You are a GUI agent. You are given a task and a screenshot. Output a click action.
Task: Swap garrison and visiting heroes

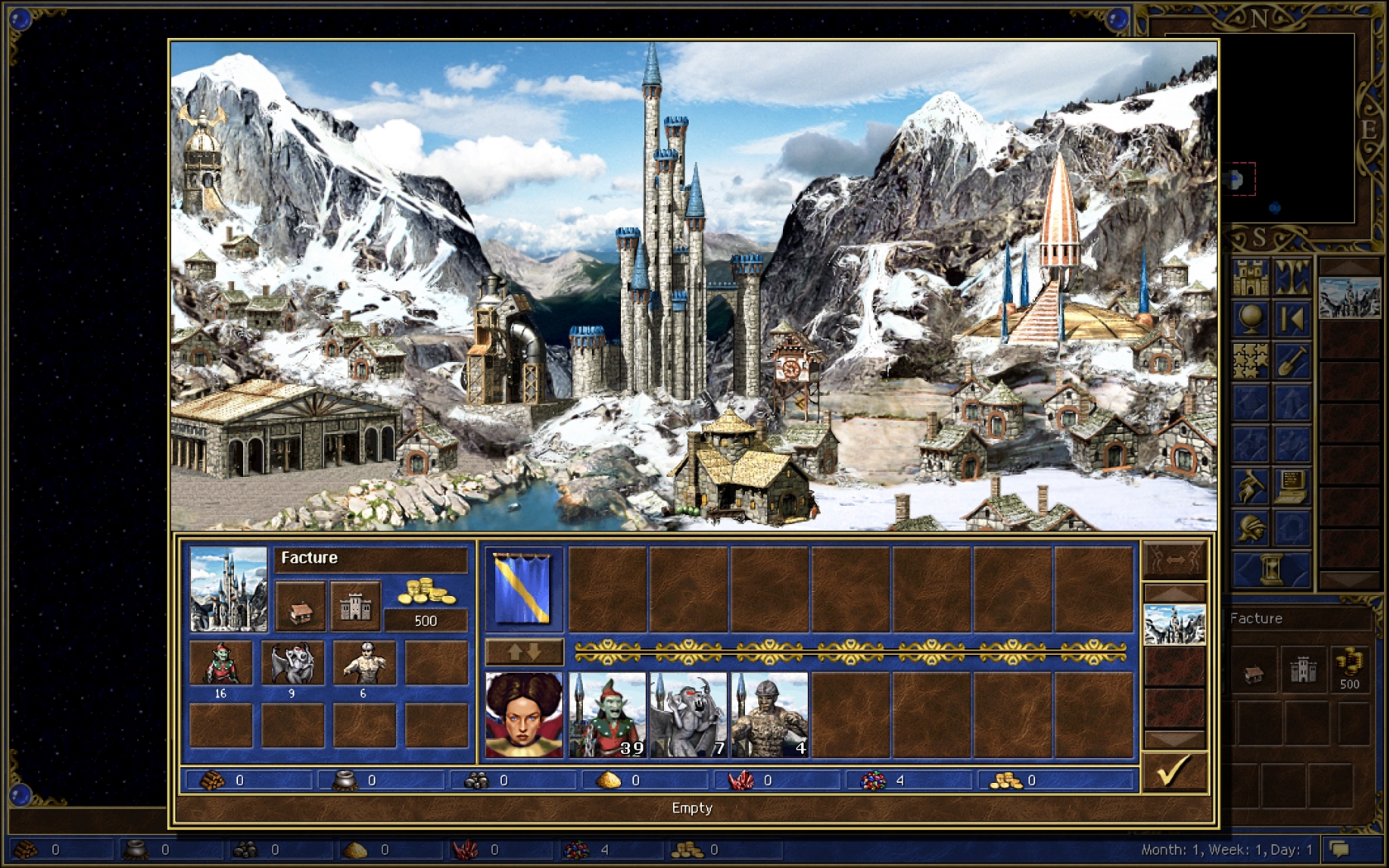(523, 652)
